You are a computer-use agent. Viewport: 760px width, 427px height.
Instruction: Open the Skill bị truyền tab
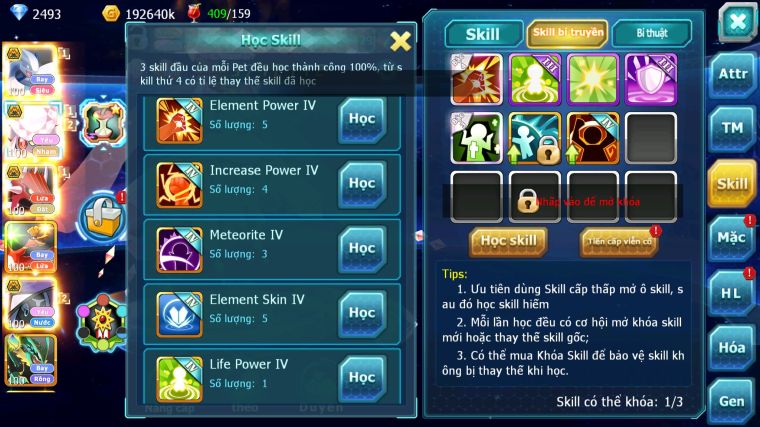coord(567,33)
